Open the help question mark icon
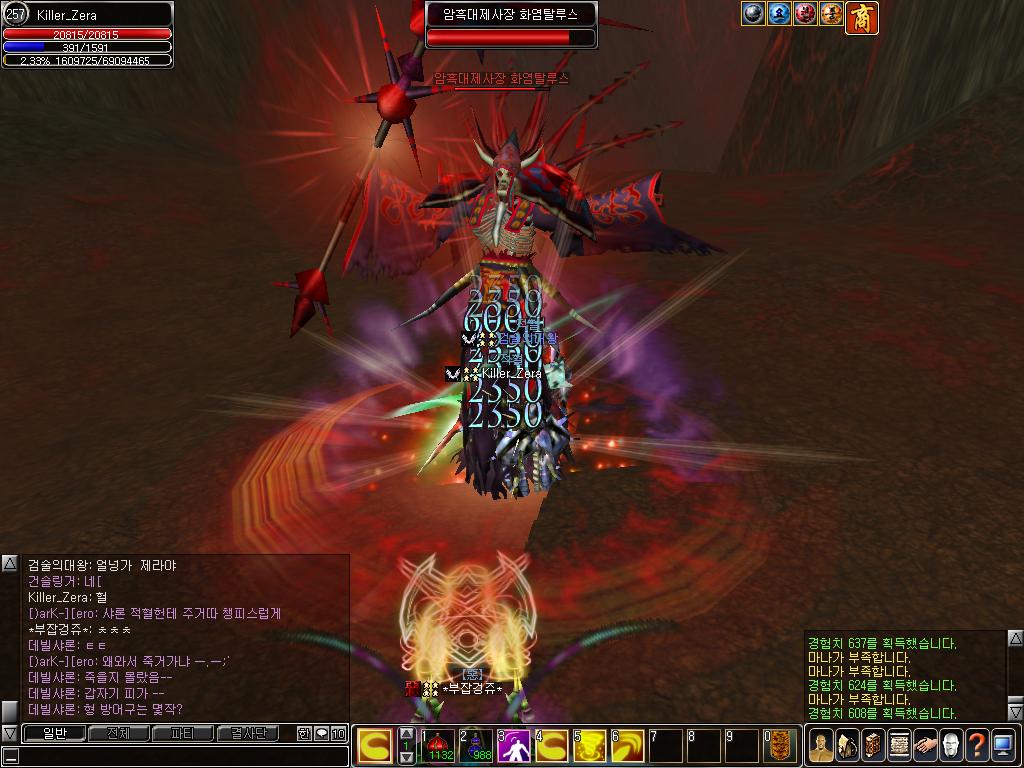 click(x=976, y=746)
